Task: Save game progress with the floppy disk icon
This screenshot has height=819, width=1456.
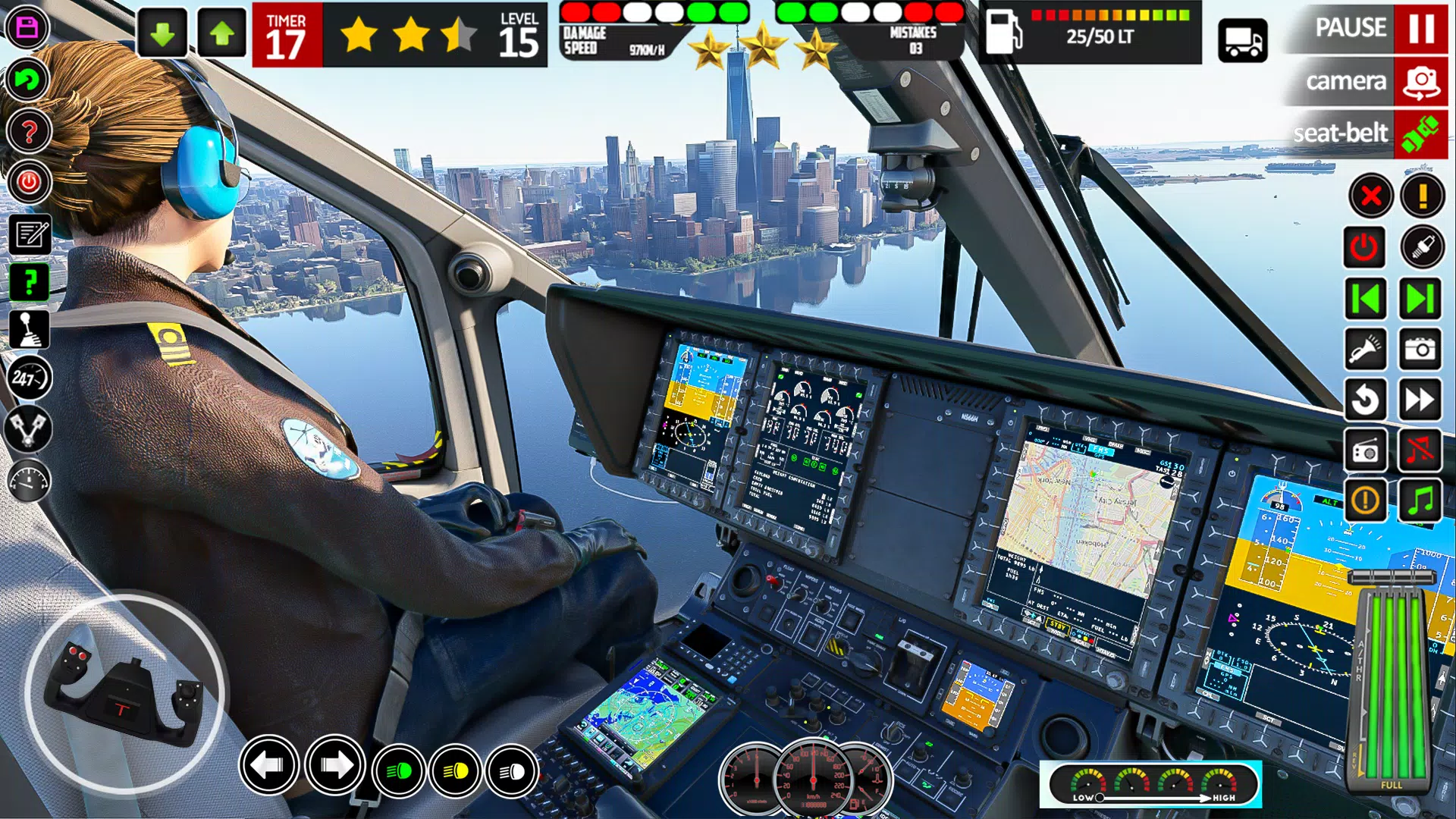Action: pos(28,28)
